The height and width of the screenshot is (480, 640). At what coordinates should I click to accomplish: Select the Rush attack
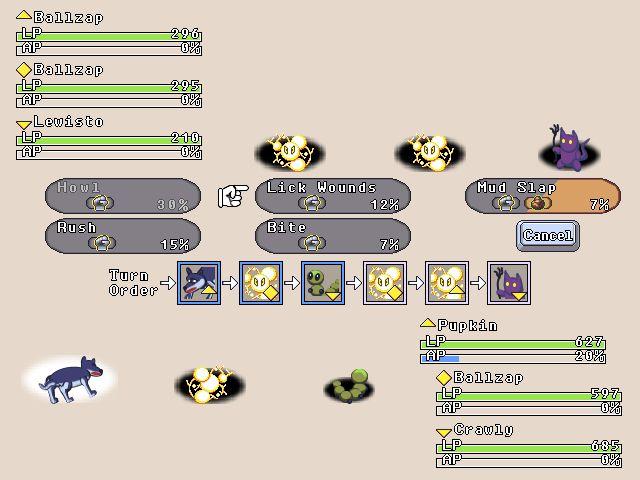123,236
